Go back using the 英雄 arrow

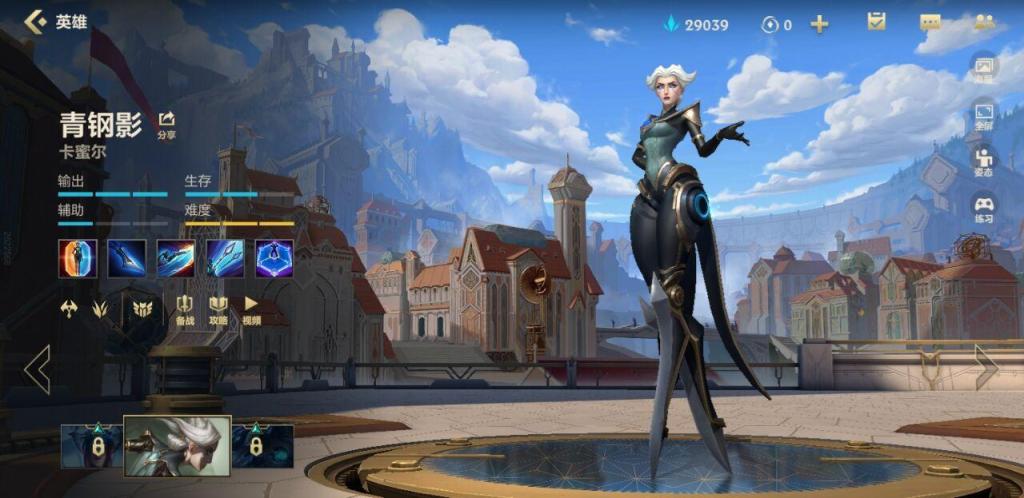point(36,22)
